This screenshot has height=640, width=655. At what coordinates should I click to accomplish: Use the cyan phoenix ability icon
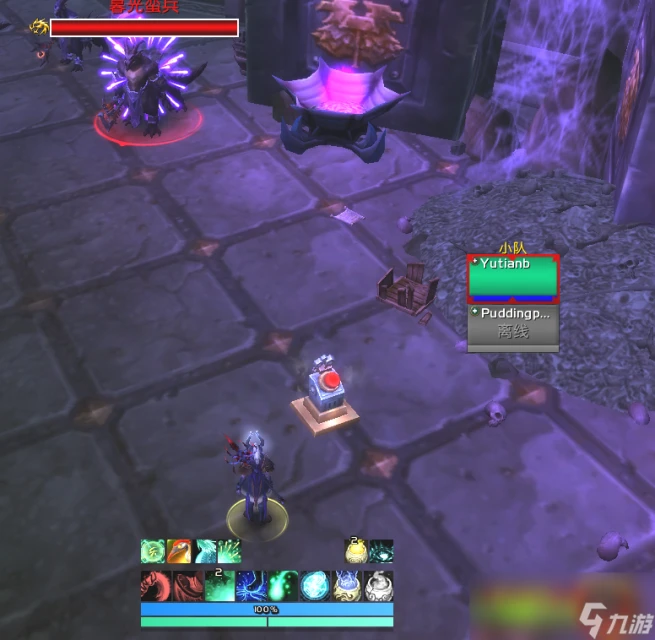pyautogui.click(x=205, y=551)
